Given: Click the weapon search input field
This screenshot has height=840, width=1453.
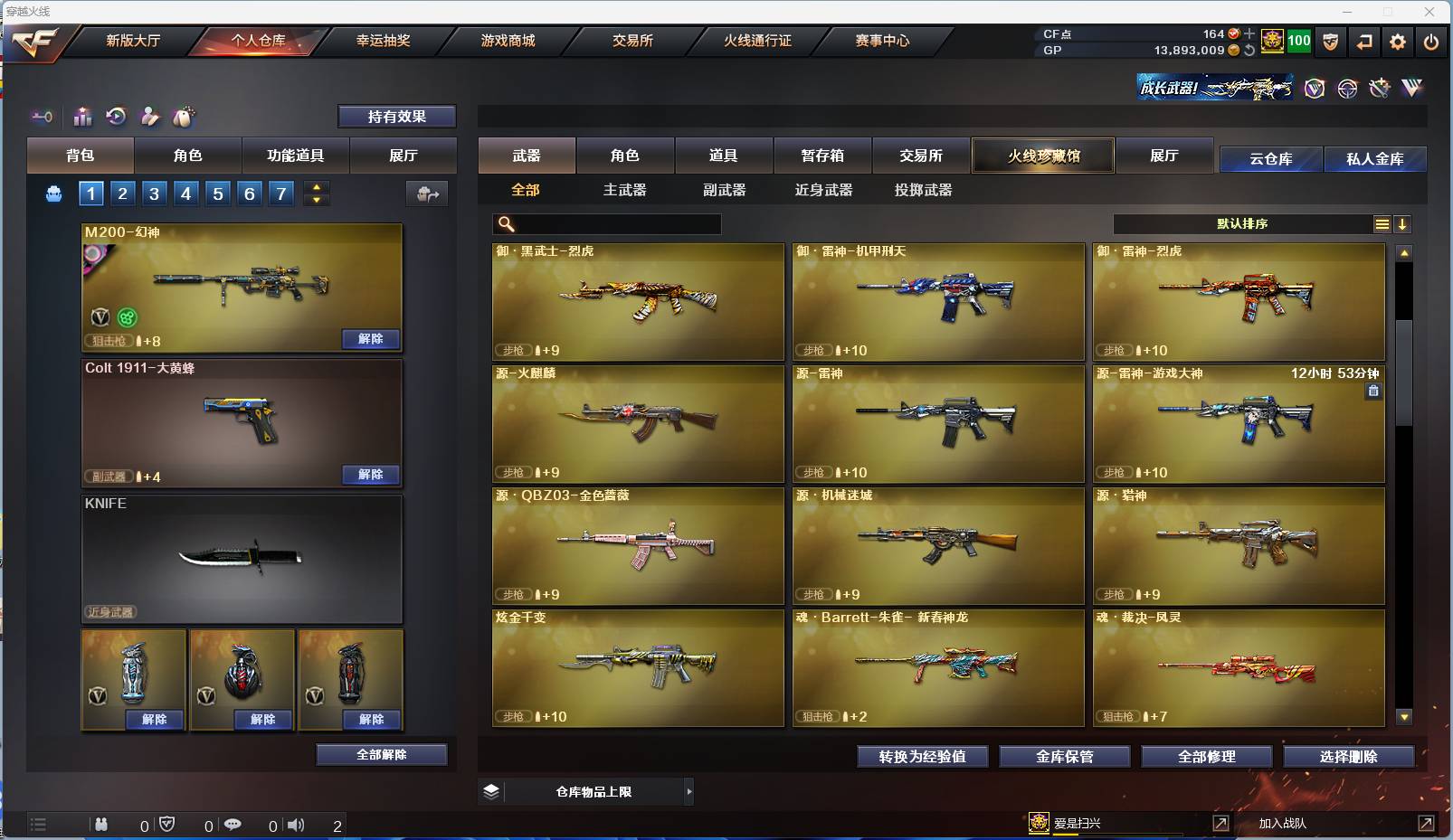Looking at the screenshot, I should (x=606, y=223).
